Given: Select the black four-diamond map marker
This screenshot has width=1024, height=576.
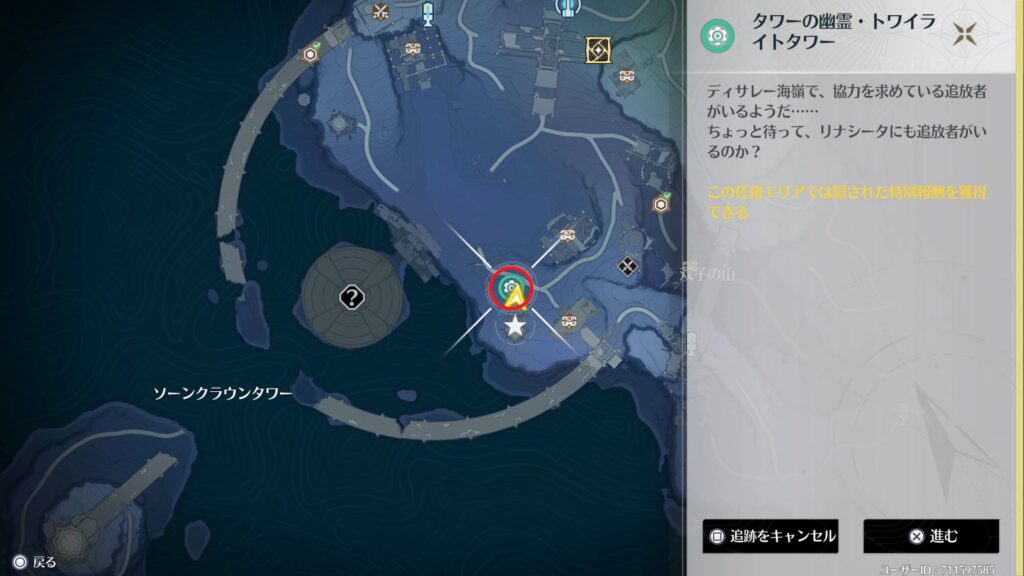Looking at the screenshot, I should click(x=628, y=266).
